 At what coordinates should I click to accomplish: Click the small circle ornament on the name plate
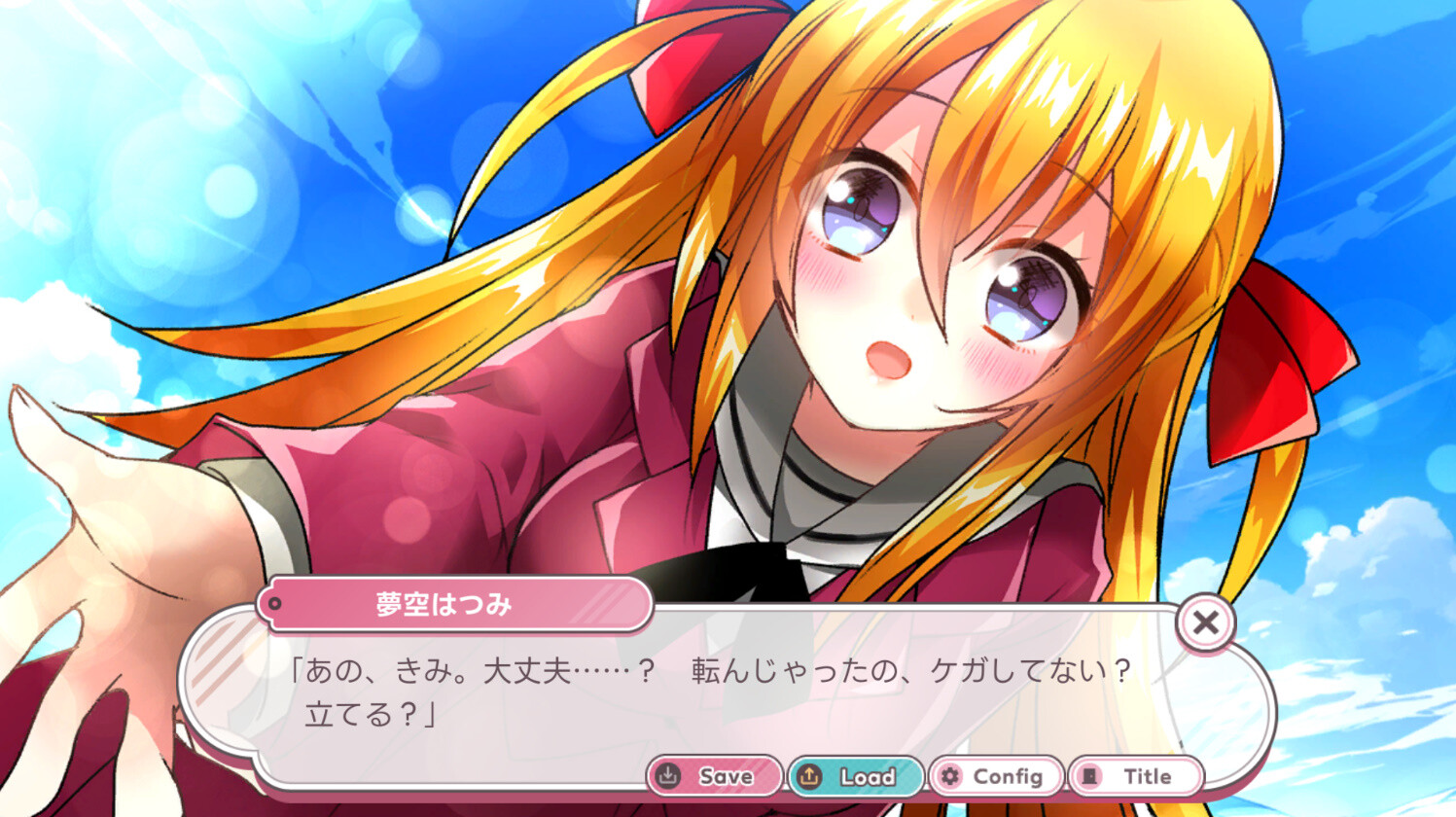coord(276,603)
